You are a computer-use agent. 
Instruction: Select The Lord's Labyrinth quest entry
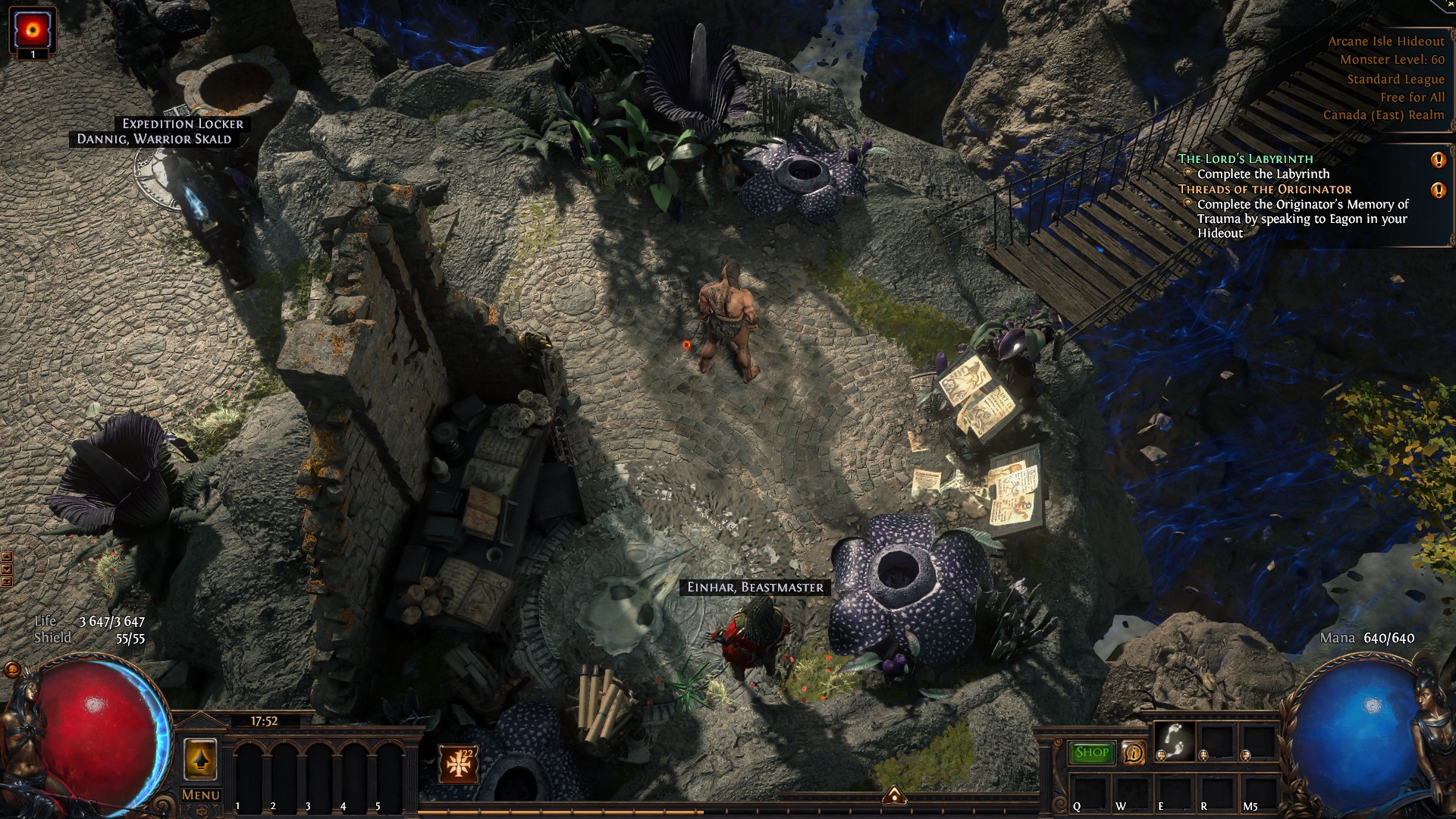pyautogui.click(x=1244, y=158)
